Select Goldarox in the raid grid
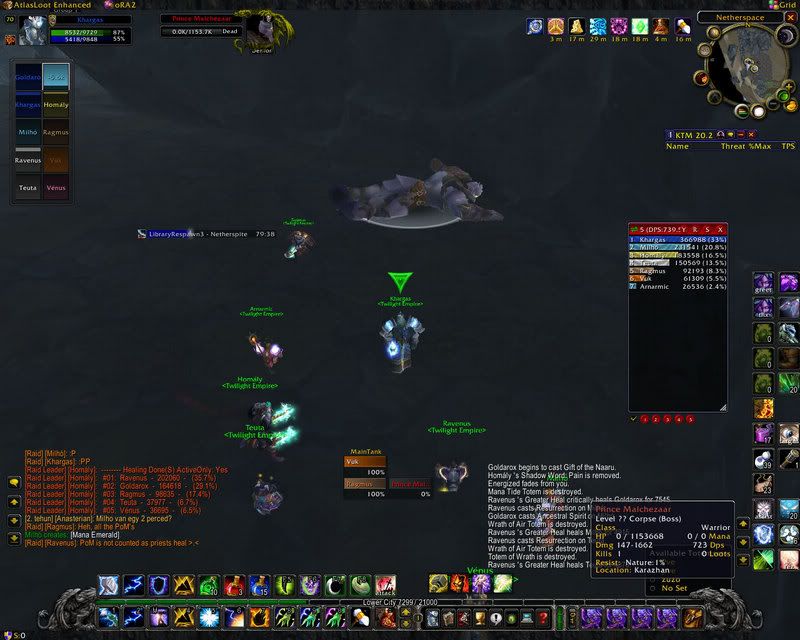 click(x=28, y=77)
